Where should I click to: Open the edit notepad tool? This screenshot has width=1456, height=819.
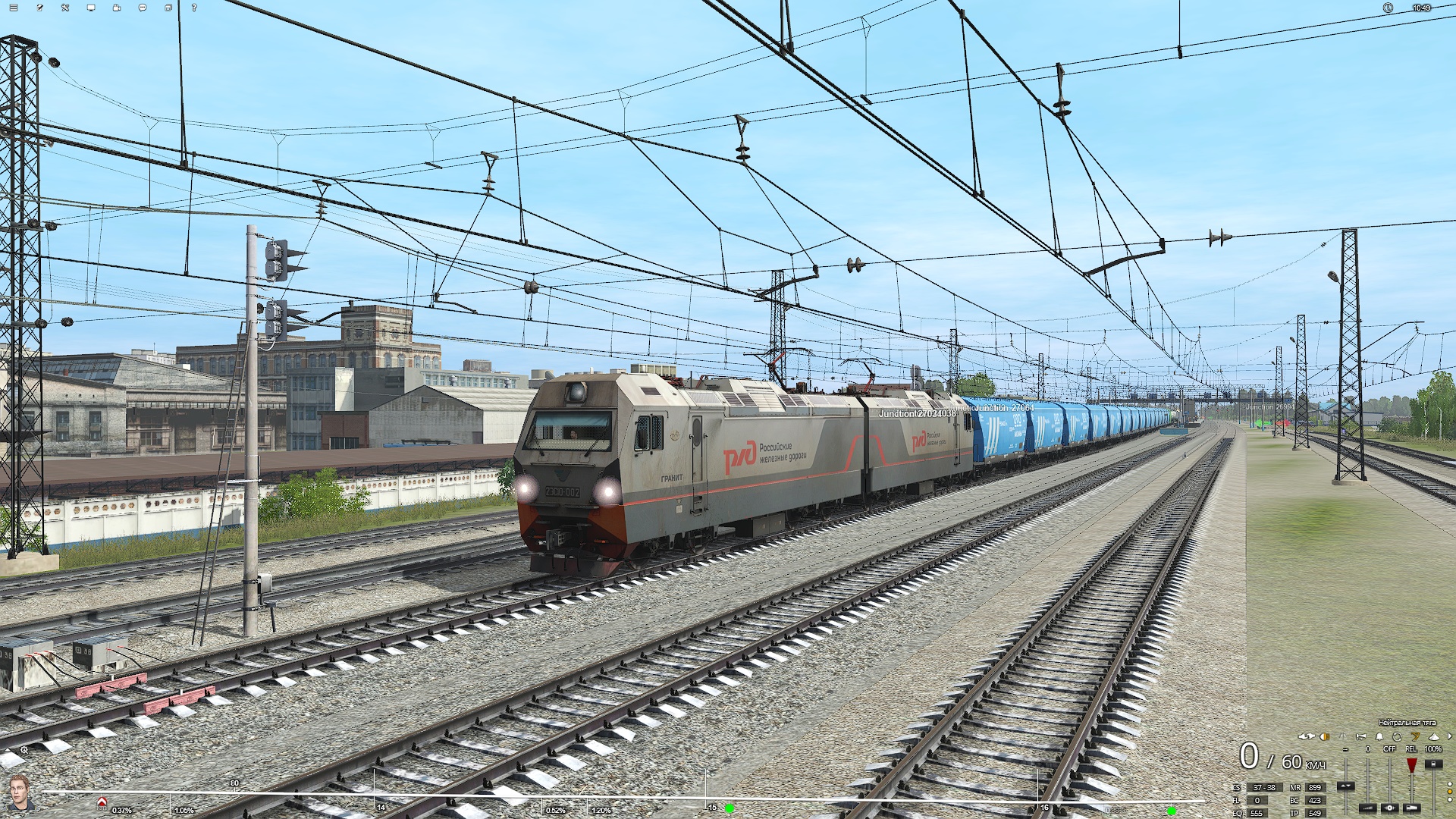tap(39, 8)
